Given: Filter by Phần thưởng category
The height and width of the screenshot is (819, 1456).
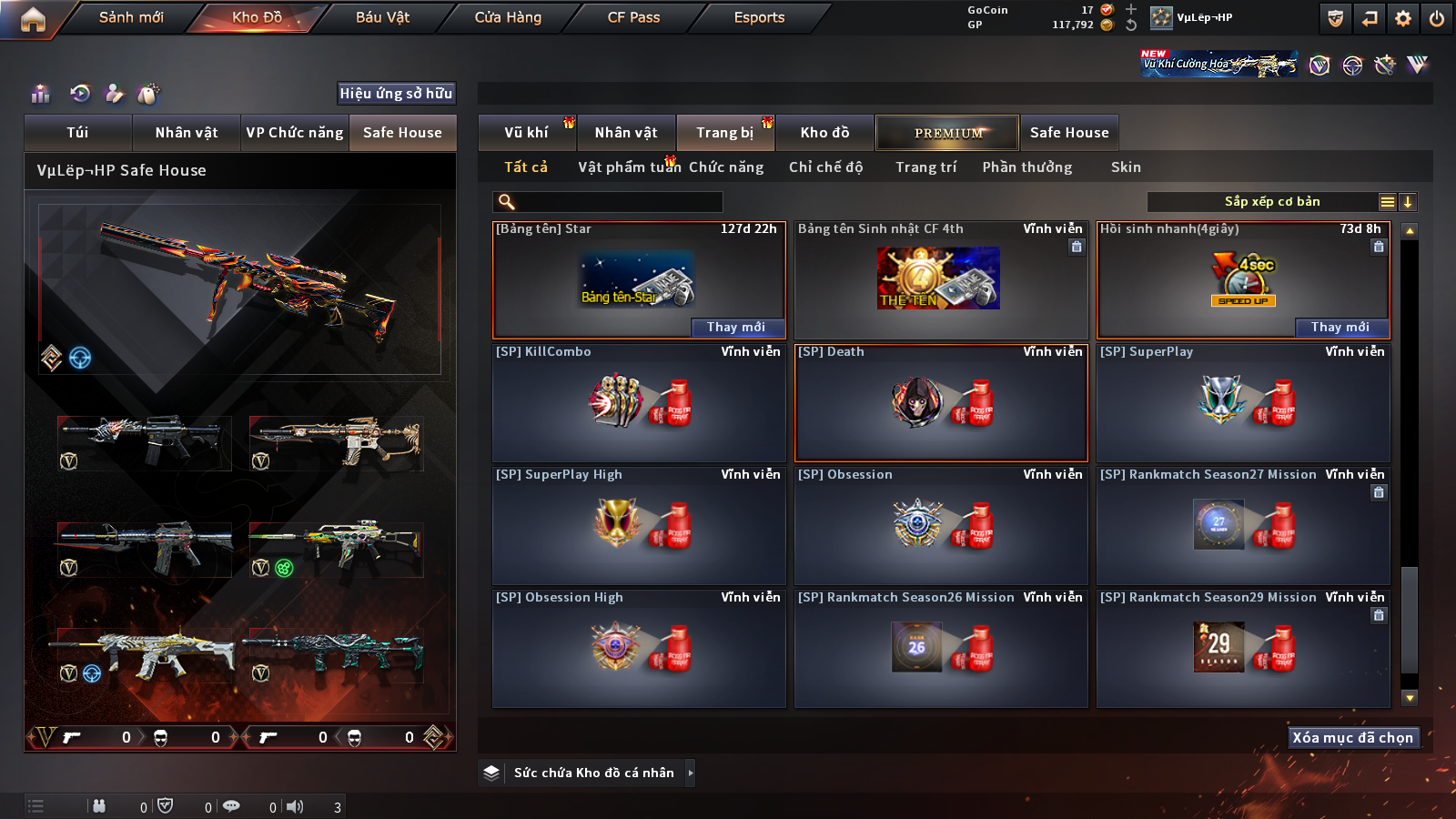Looking at the screenshot, I should (x=1026, y=167).
